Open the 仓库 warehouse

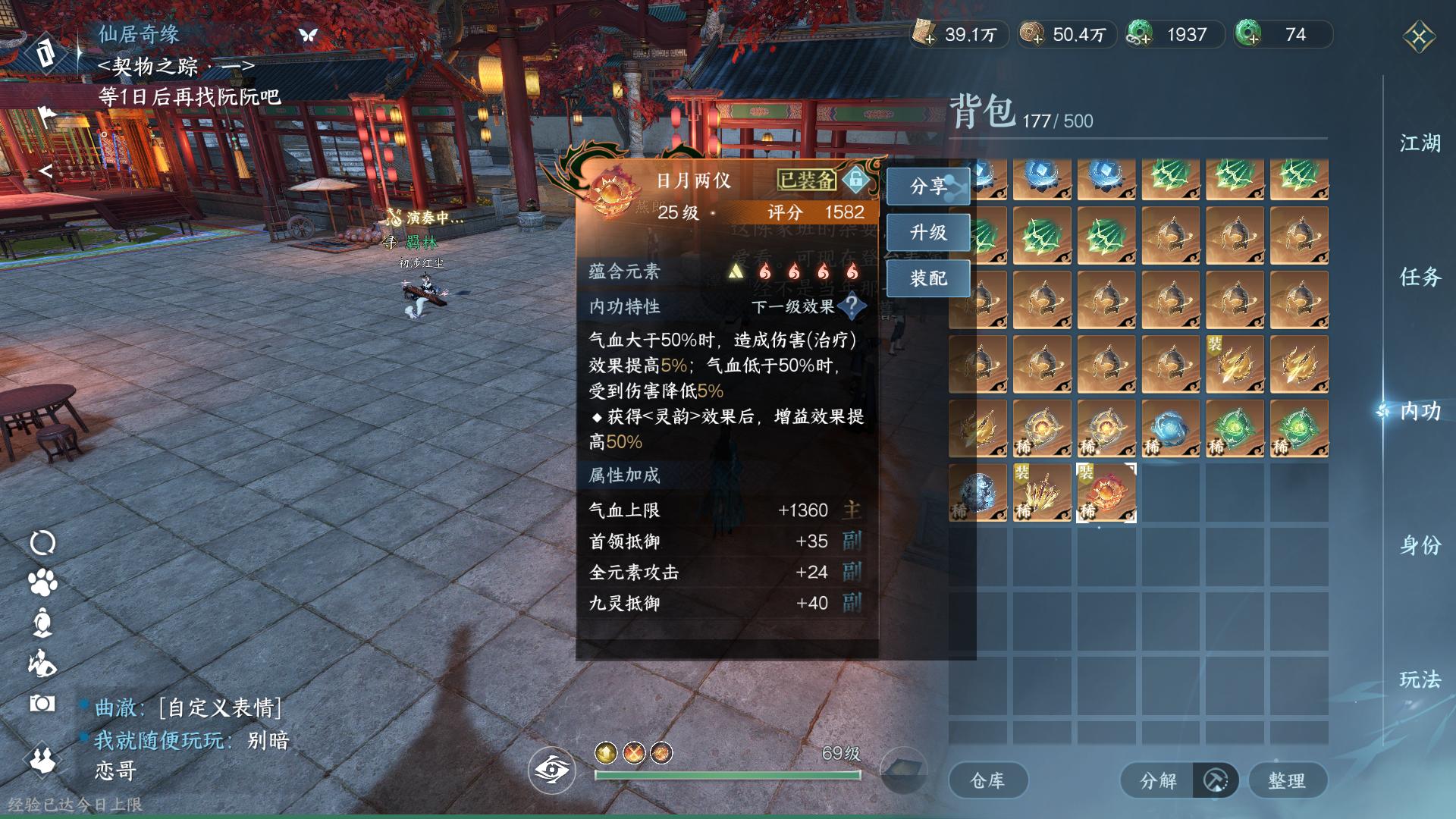pos(987,780)
